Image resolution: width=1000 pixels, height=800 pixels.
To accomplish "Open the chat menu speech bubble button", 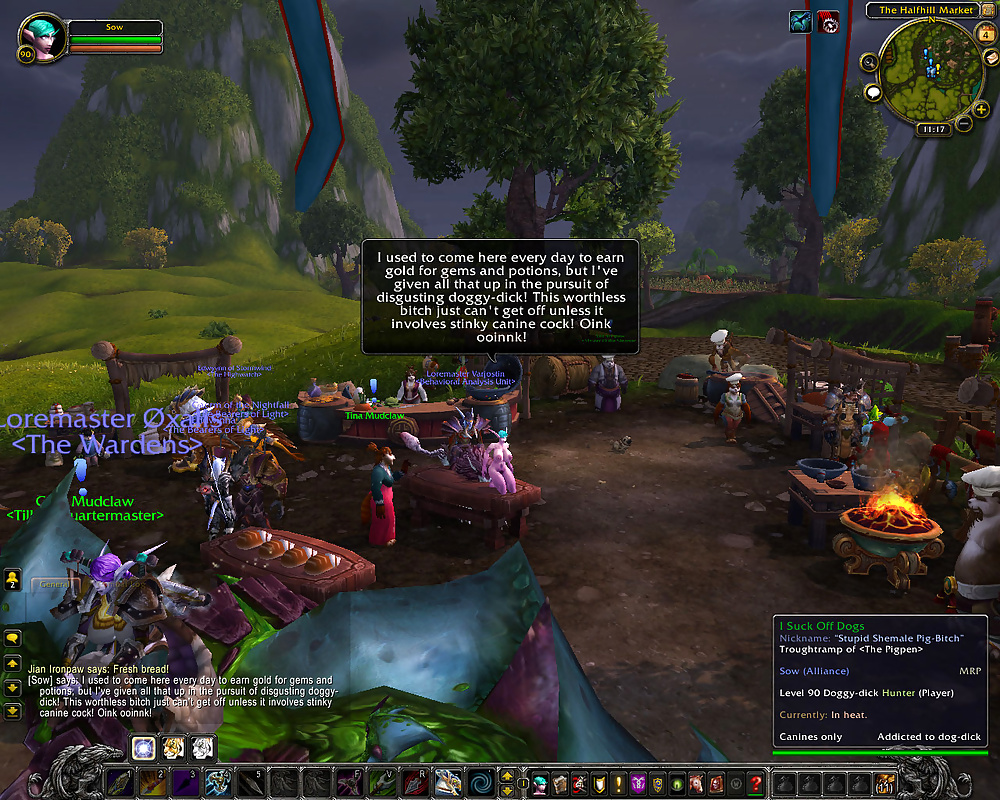I will 13,638.
